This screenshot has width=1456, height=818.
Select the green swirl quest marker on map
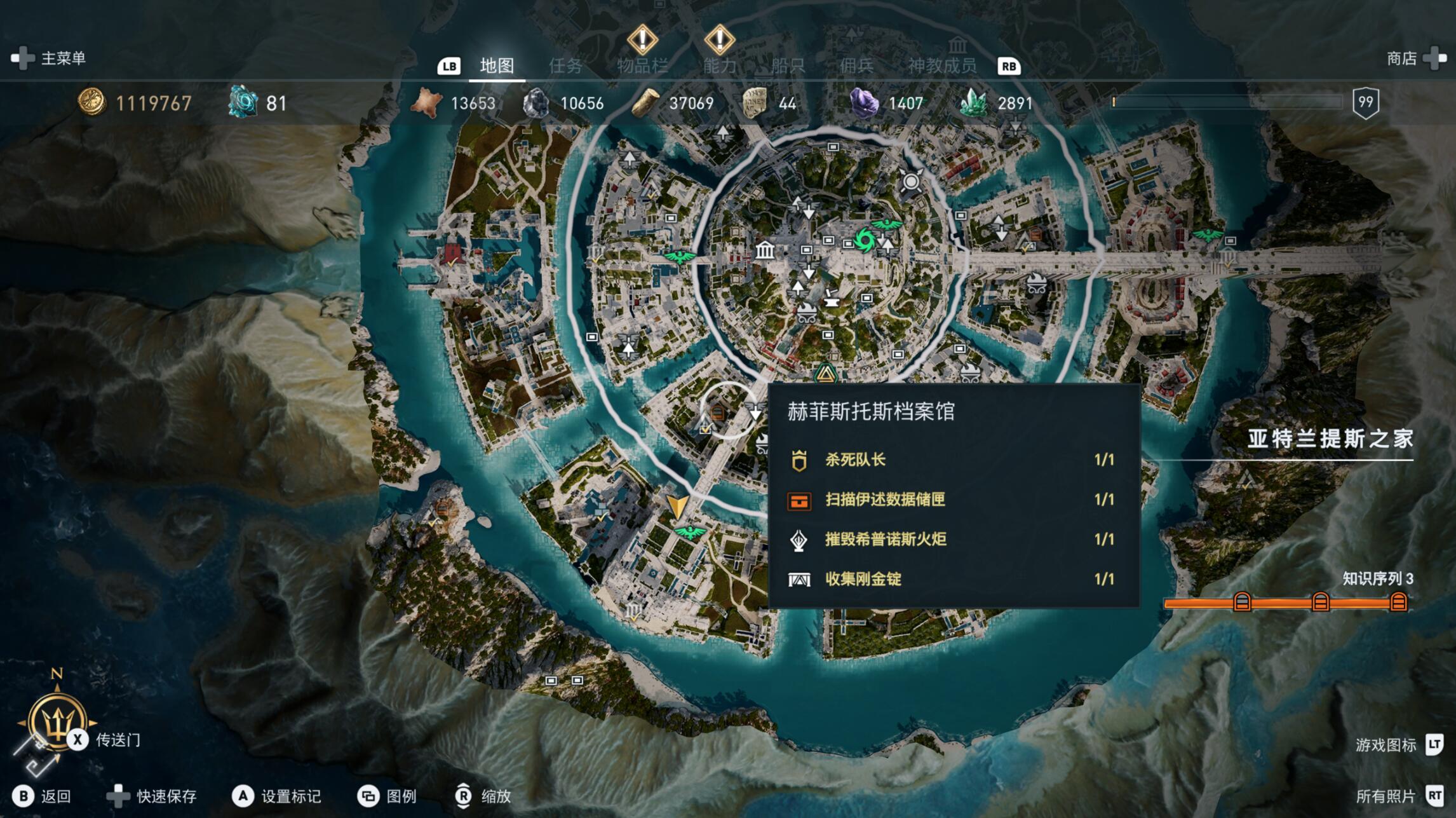click(x=865, y=240)
